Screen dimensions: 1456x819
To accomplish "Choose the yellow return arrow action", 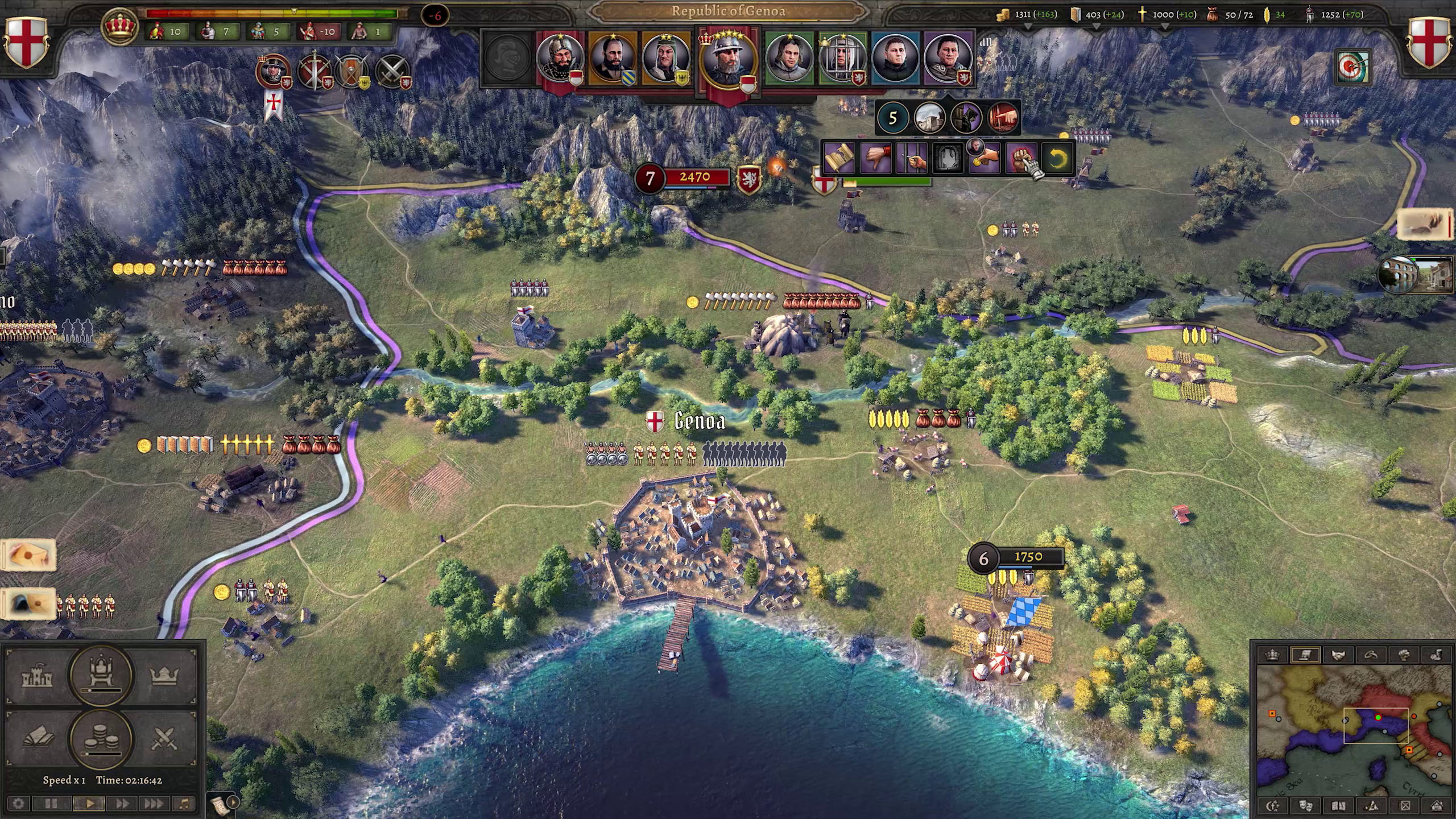I will pos(1057,159).
